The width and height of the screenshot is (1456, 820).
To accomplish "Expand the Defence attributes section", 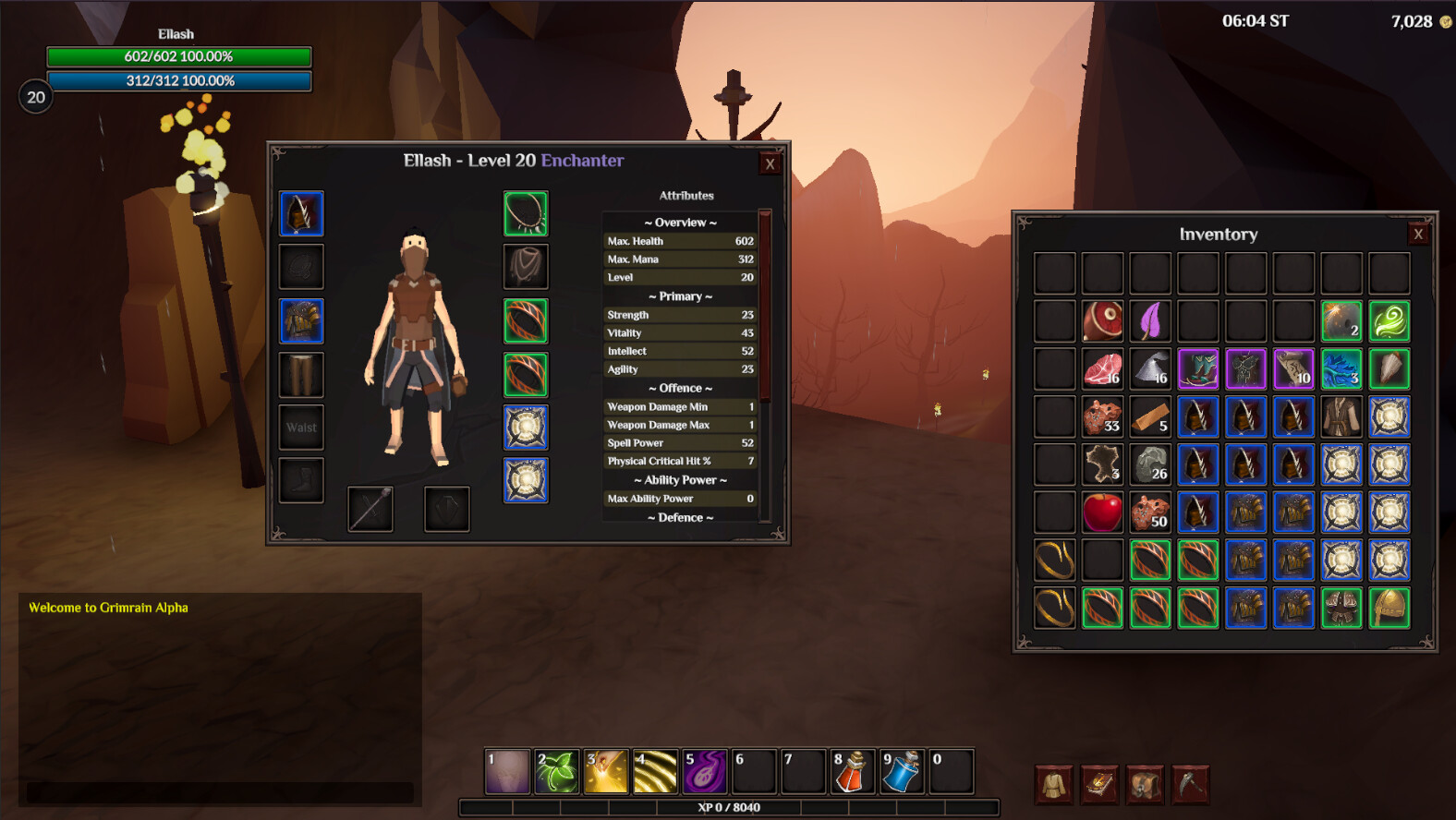I will (680, 517).
